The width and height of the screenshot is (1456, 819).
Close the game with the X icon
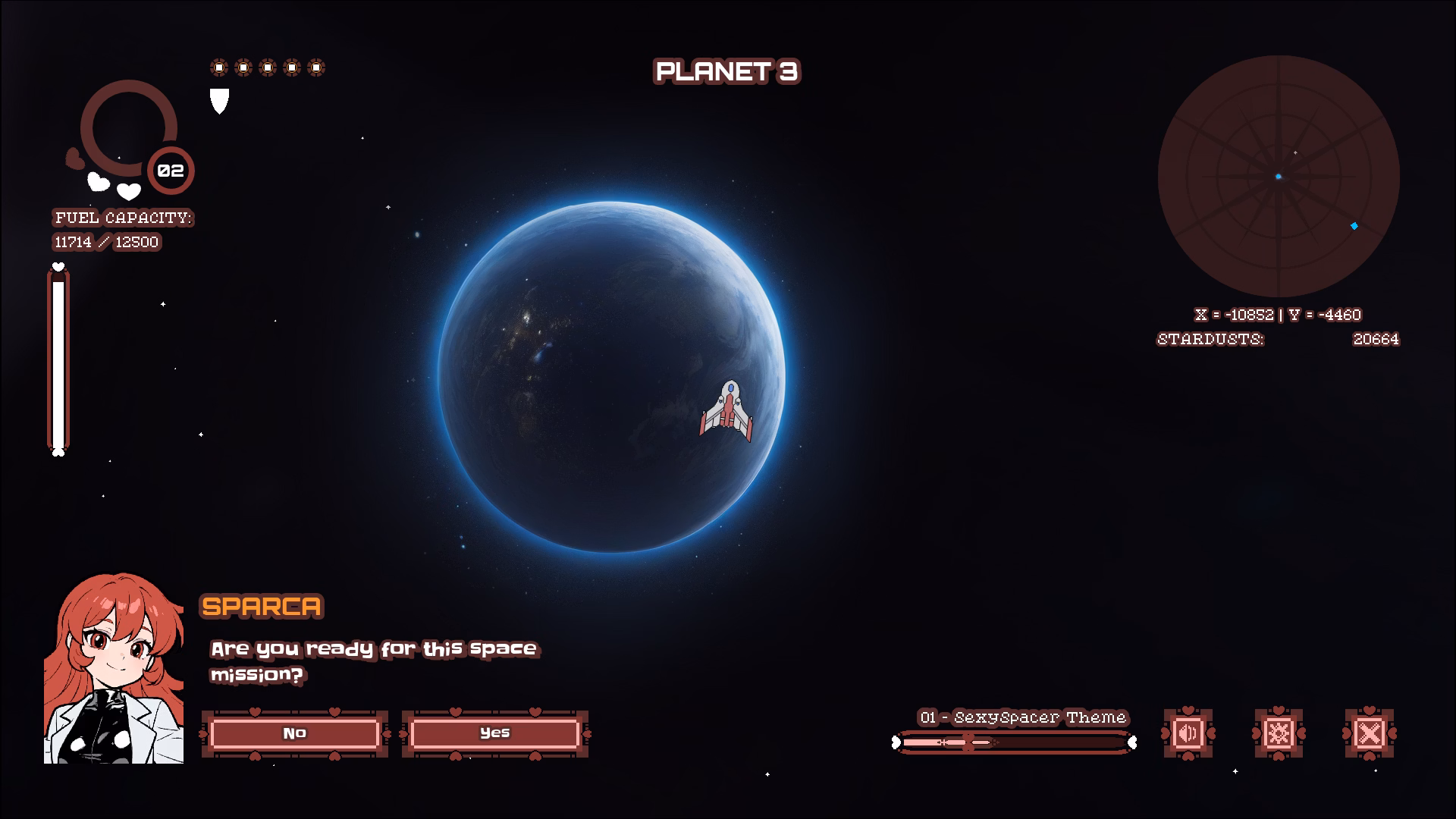pyautogui.click(x=1369, y=733)
